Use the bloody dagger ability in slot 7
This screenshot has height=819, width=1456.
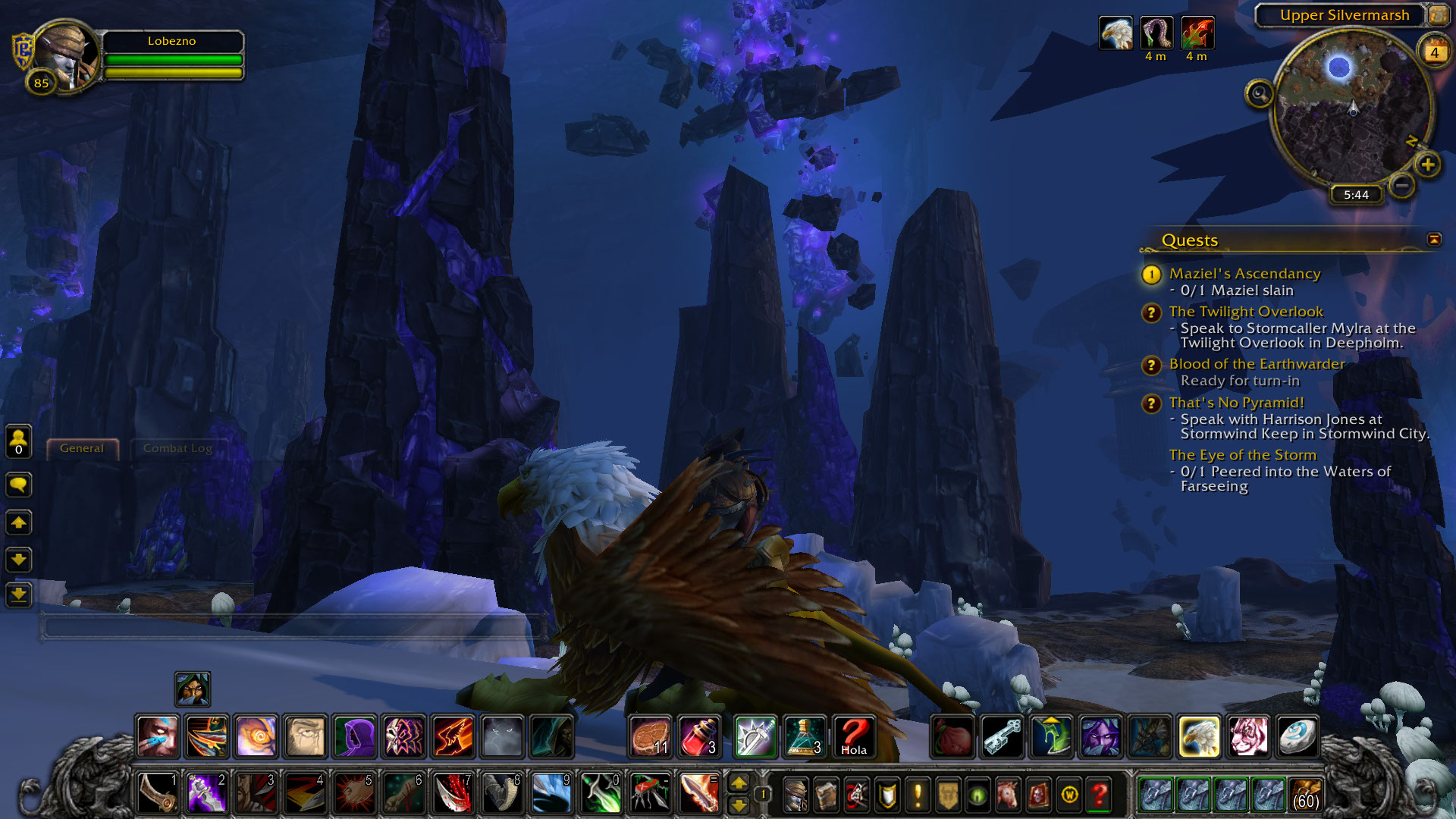point(453,794)
